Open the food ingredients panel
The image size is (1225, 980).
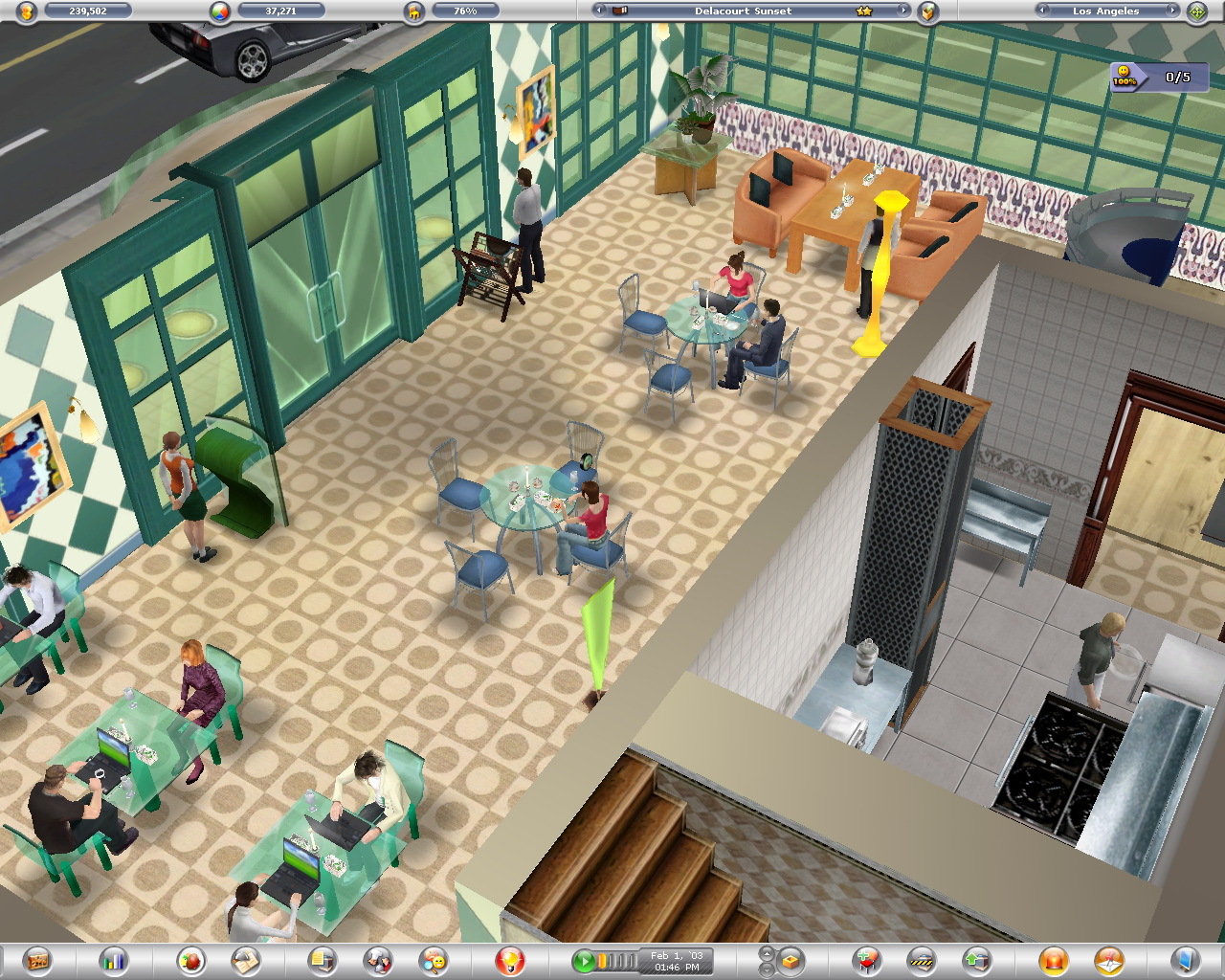[x=189, y=962]
